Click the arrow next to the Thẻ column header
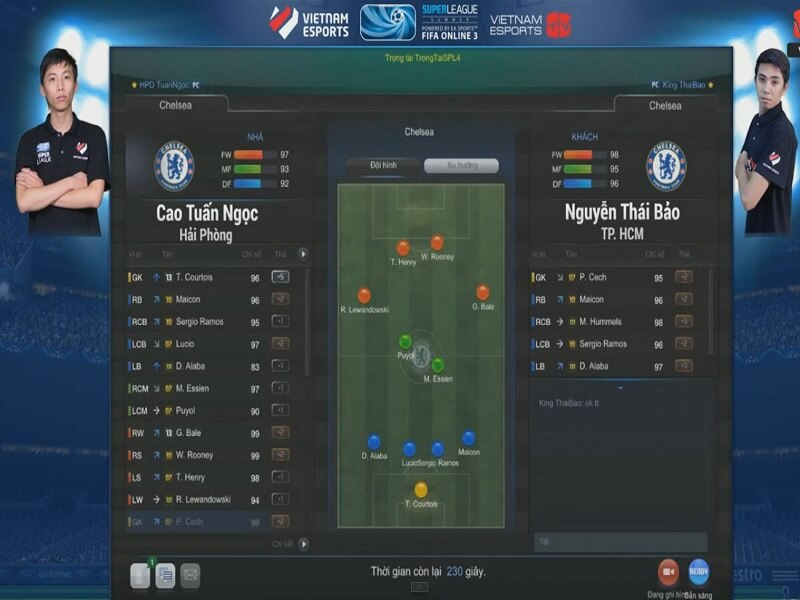 pos(304,254)
